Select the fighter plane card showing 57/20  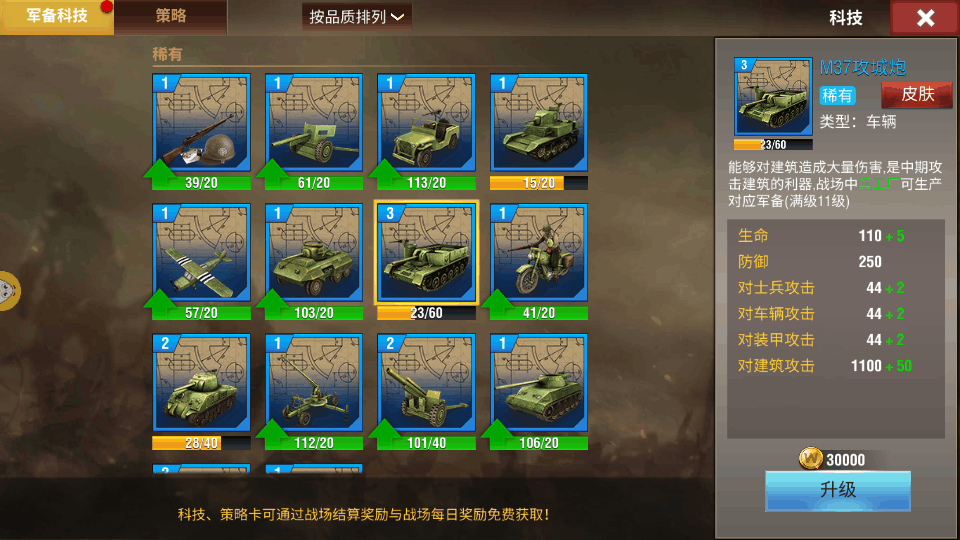tap(201, 254)
